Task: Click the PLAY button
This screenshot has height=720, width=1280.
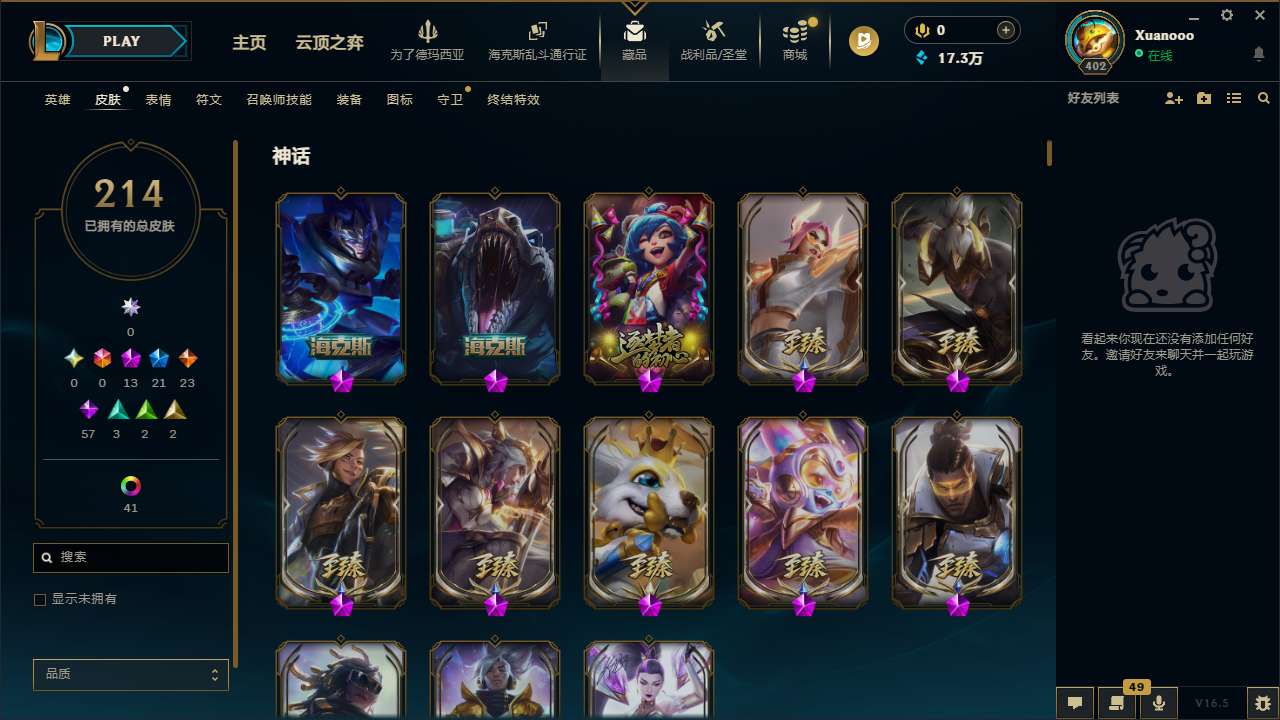Action: click(x=121, y=41)
